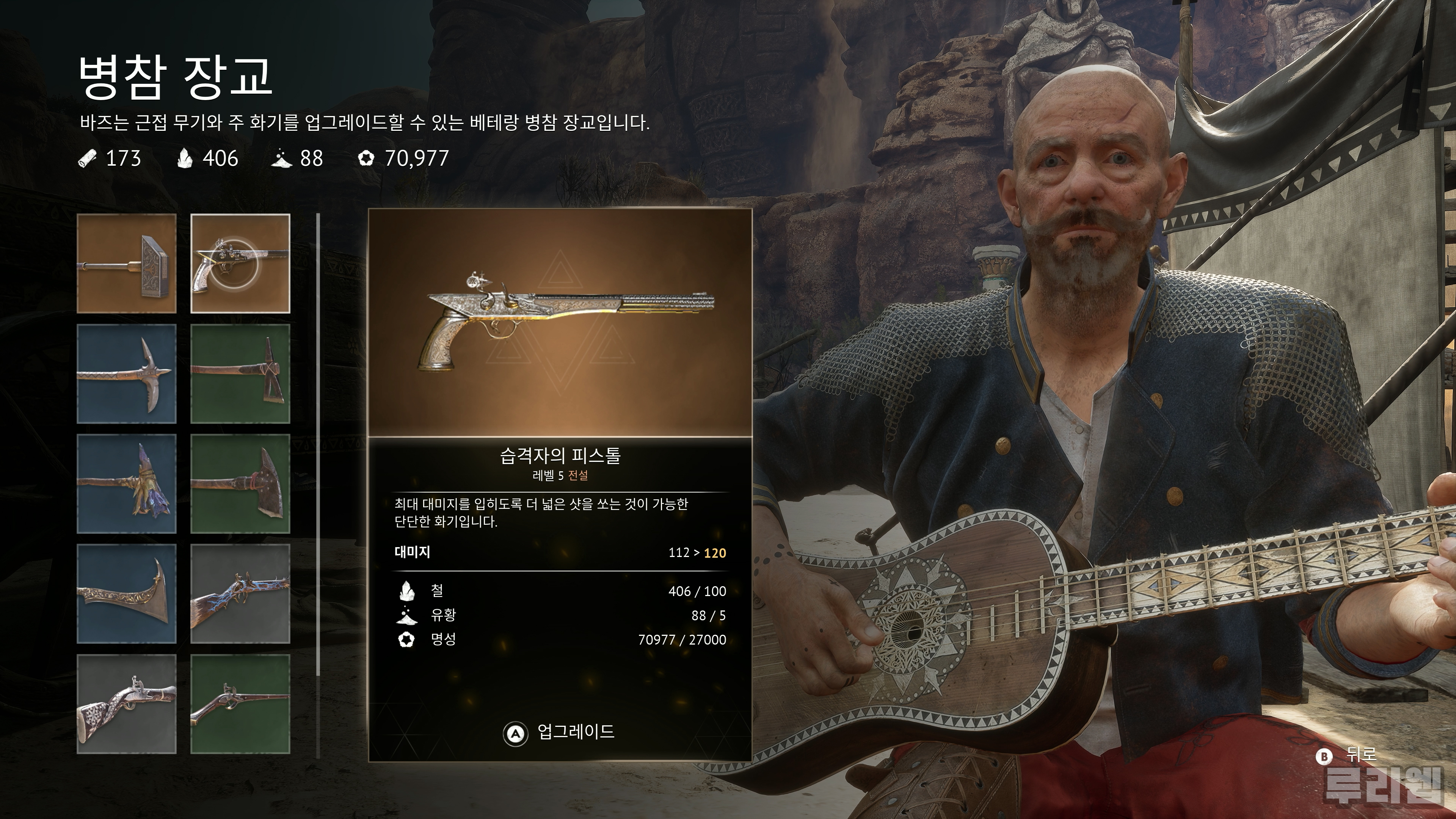This screenshot has width=1456, height=819.
Task: Select the purple crystal axe slot
Action: pos(127,484)
